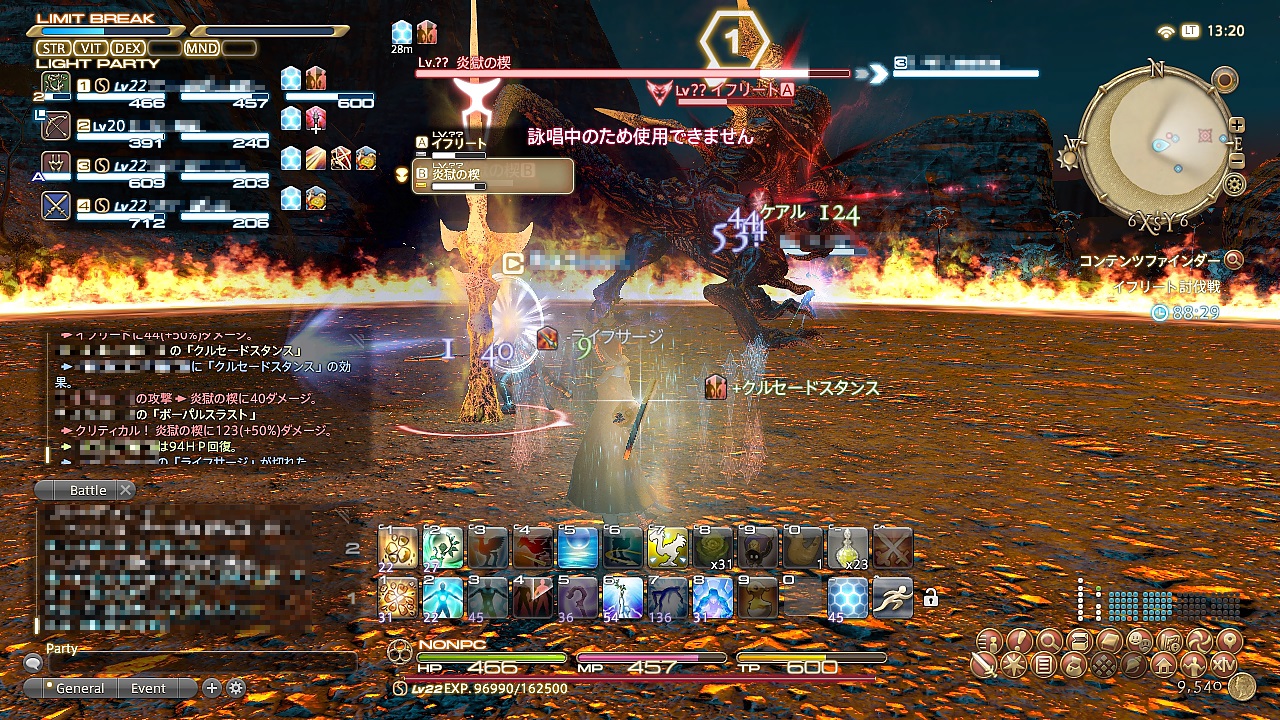Select Sprint on the hotbar
This screenshot has height=720, width=1280.
tap(893, 596)
